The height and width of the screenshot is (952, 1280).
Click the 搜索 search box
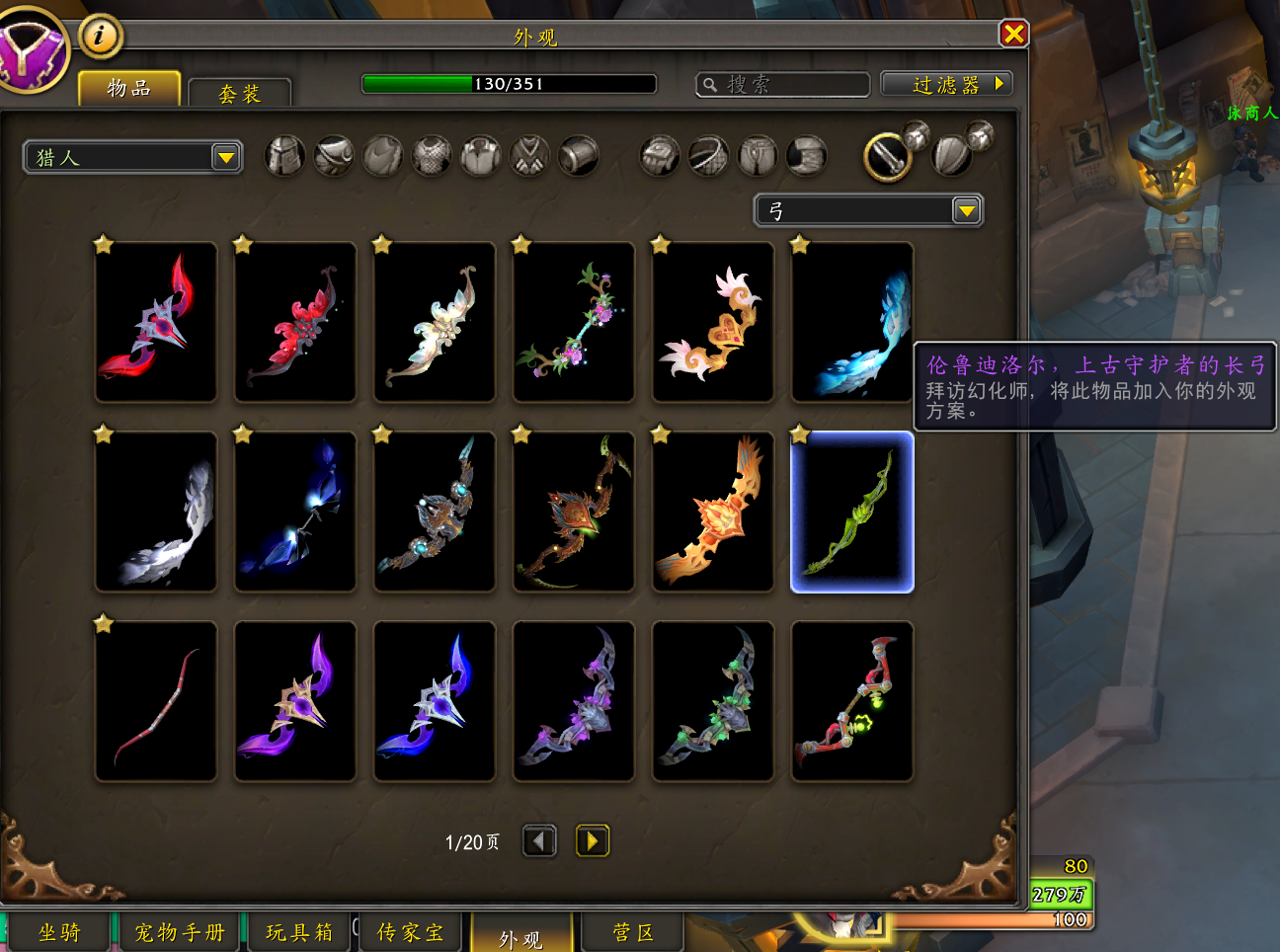[x=783, y=85]
